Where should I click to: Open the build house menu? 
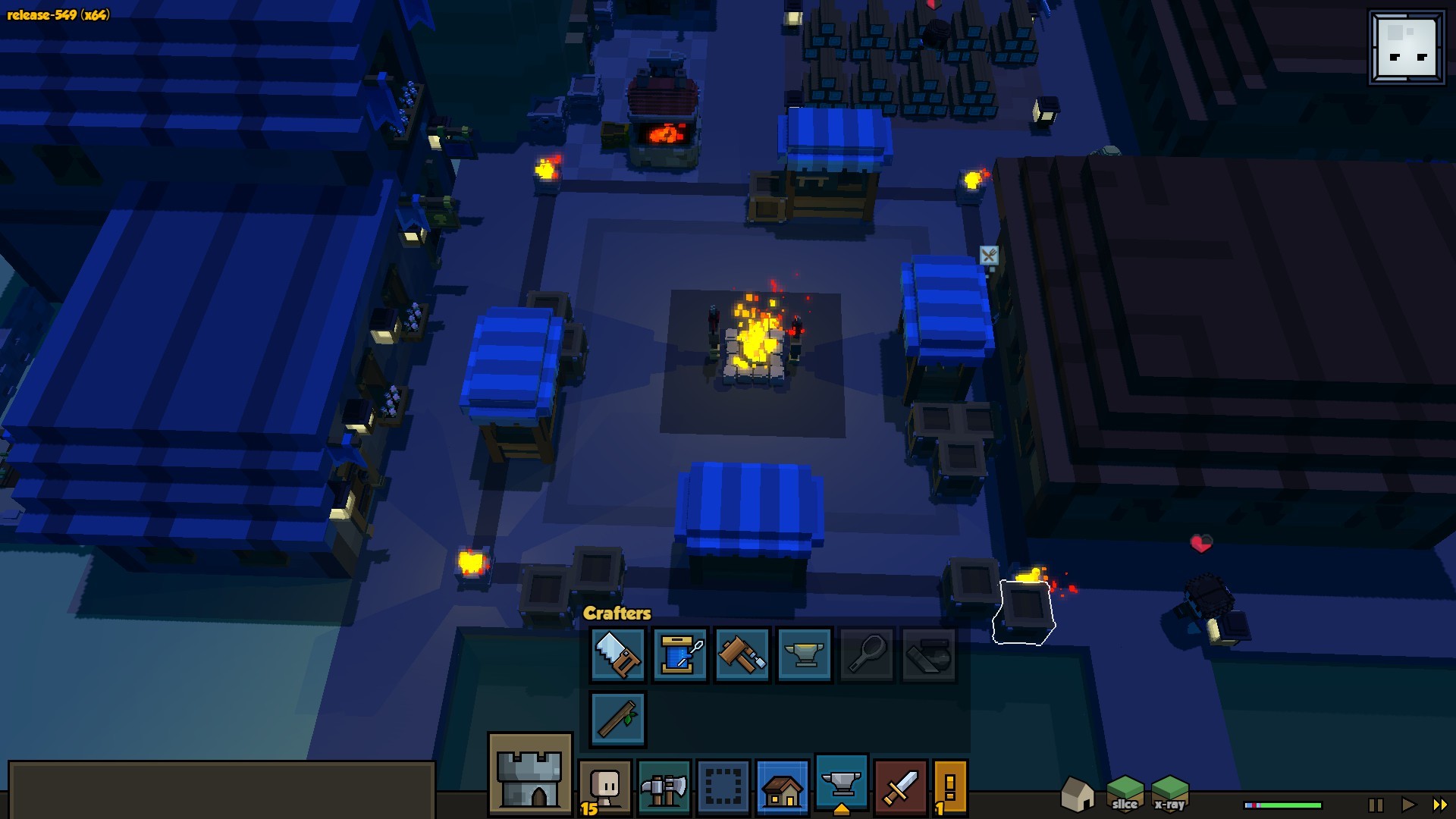coord(783,788)
